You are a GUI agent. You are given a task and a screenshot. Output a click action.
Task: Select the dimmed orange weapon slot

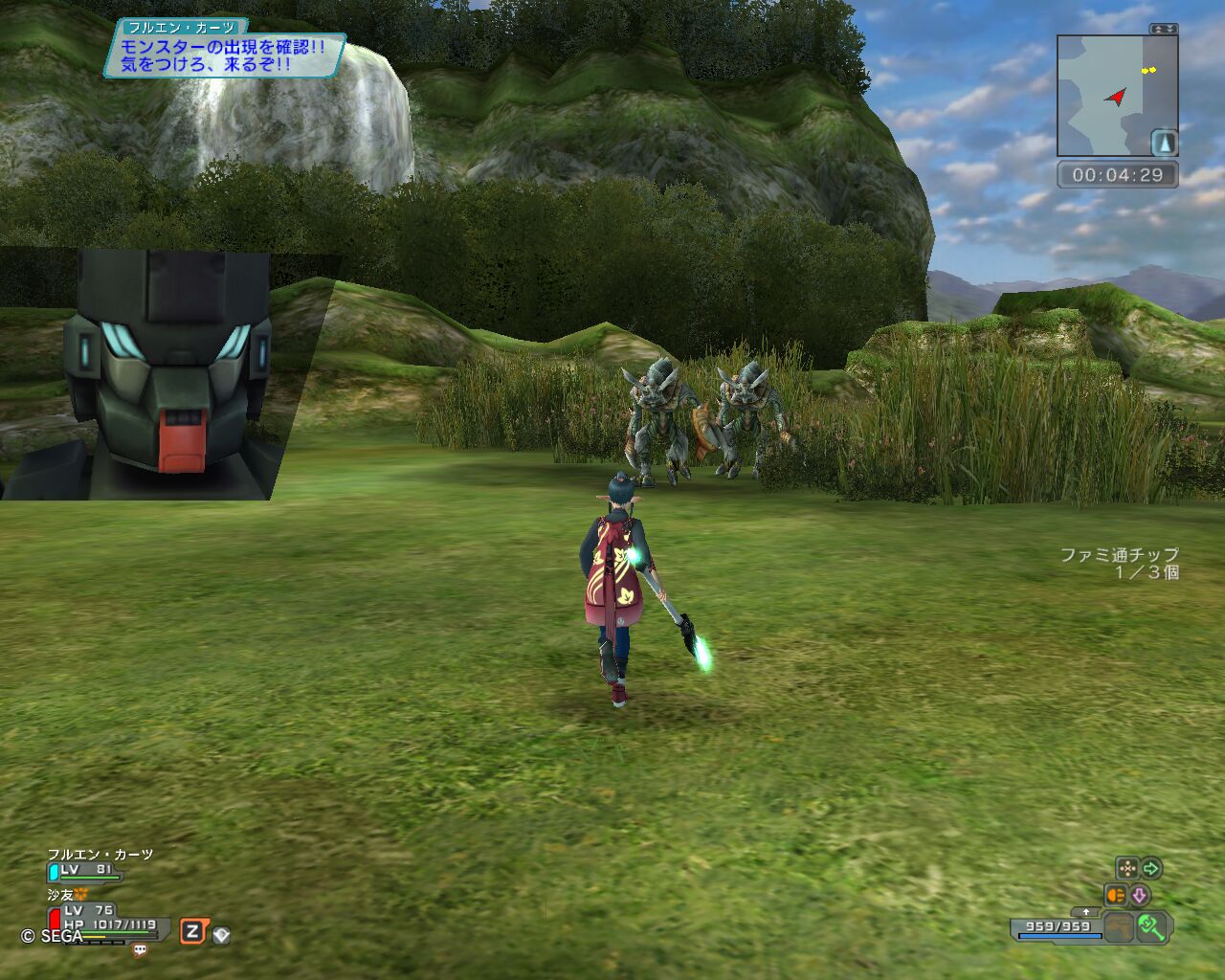coord(1119,926)
